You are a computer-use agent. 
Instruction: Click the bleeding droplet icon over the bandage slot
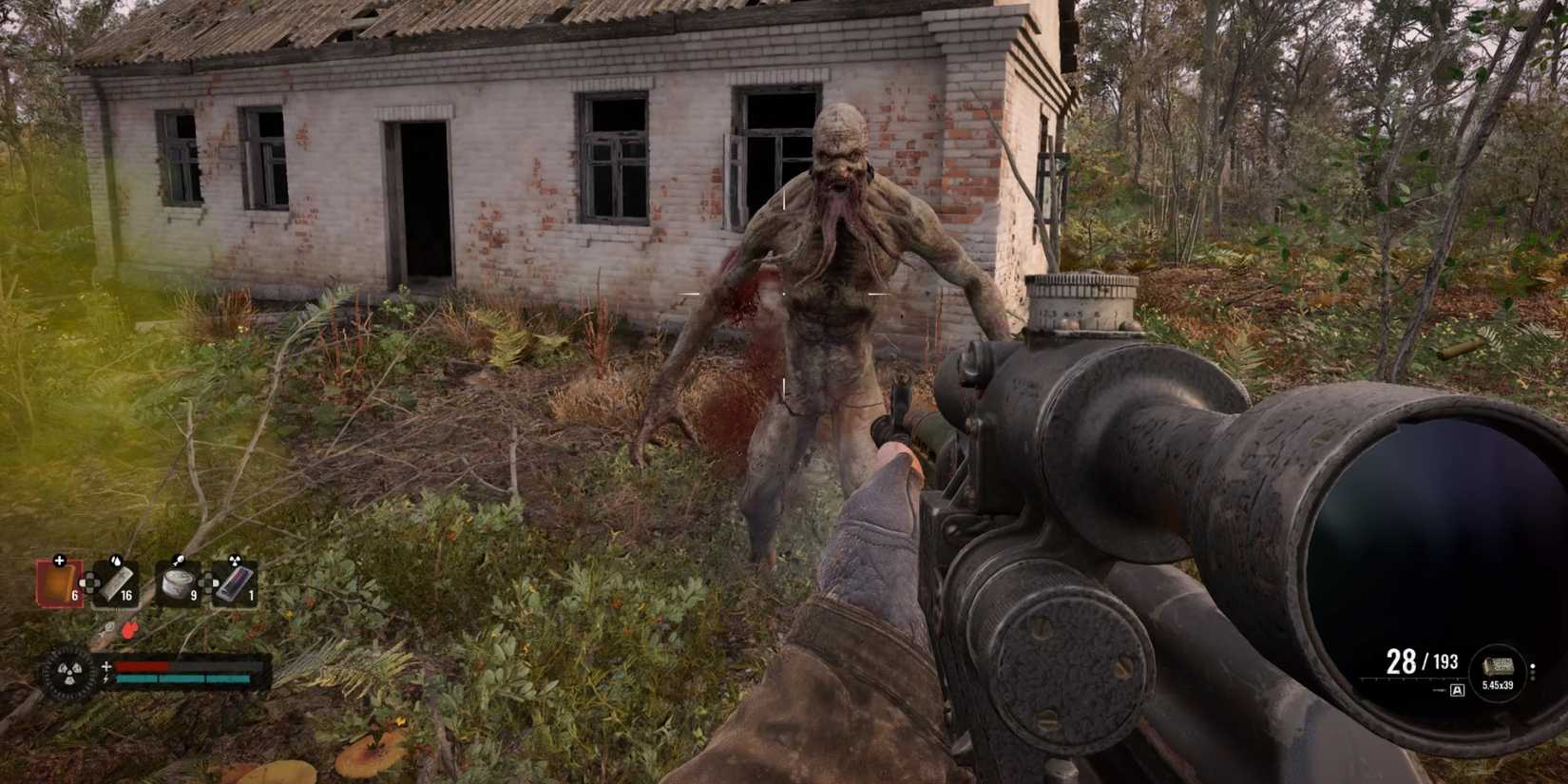[115, 561]
